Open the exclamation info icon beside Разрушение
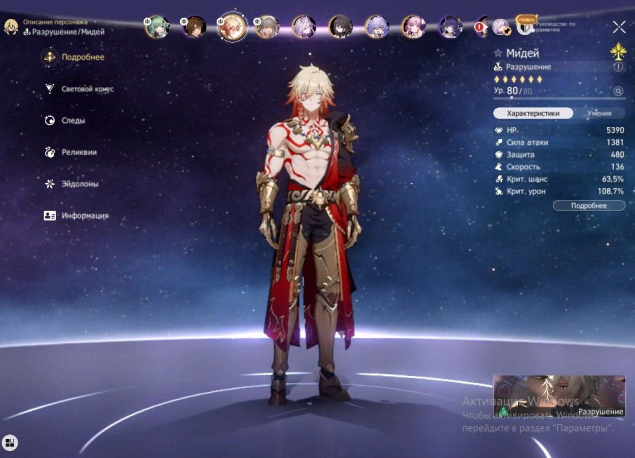This screenshot has width=635, height=458. coord(618,68)
